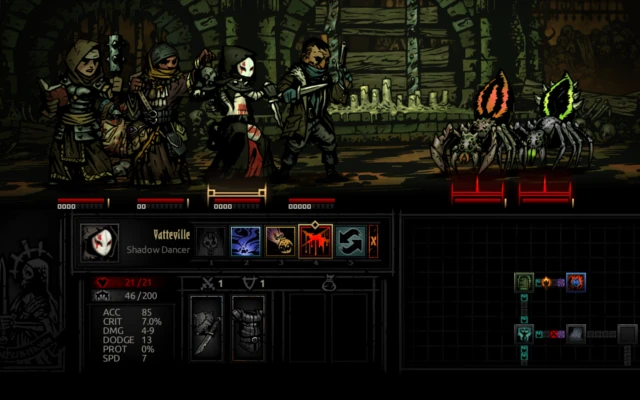640x400 pixels.
Task: Select the green entrance room on map
Action: [525, 282]
